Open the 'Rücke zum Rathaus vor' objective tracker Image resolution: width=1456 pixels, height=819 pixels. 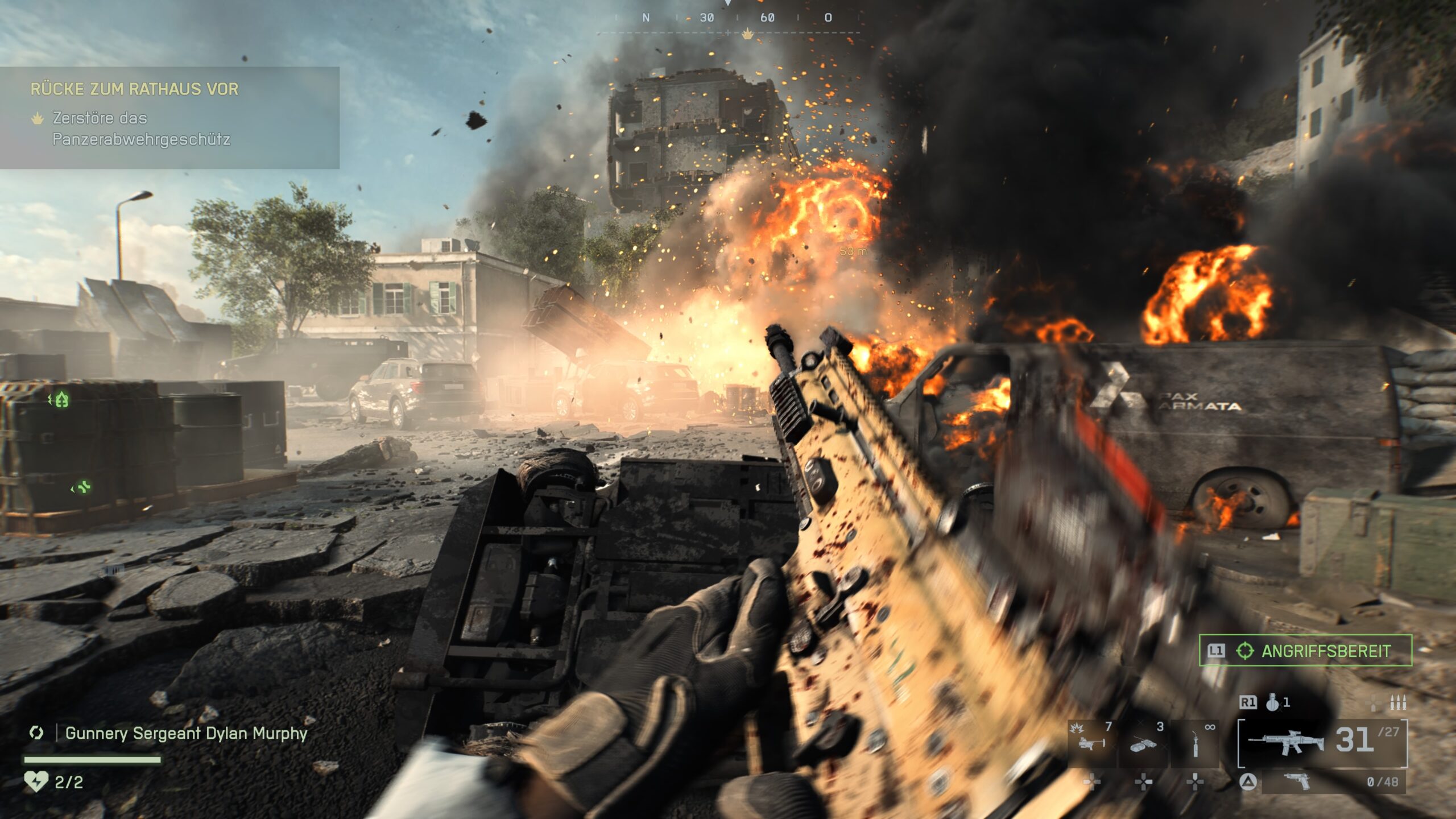(134, 89)
